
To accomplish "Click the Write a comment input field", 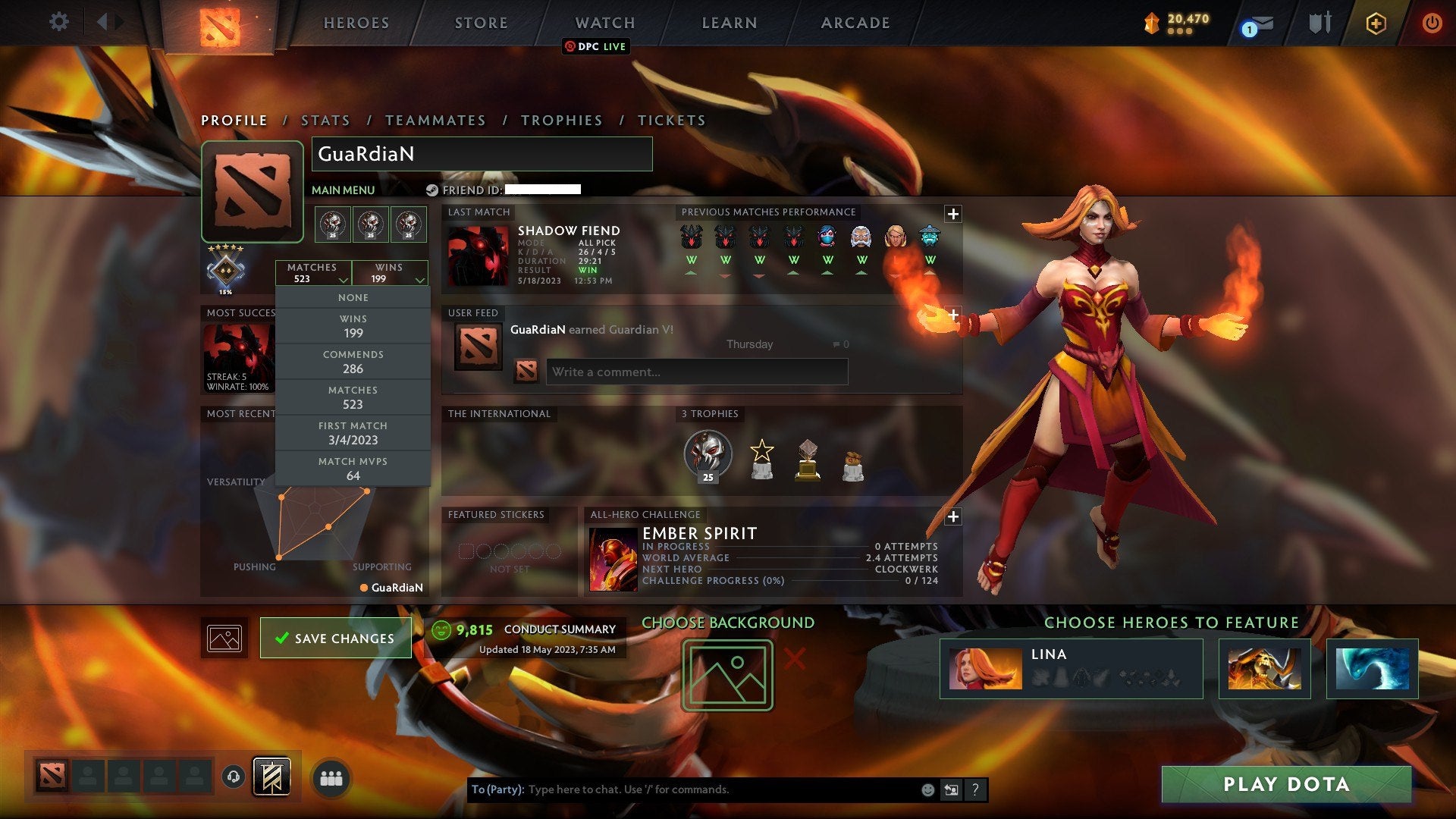I will click(698, 372).
